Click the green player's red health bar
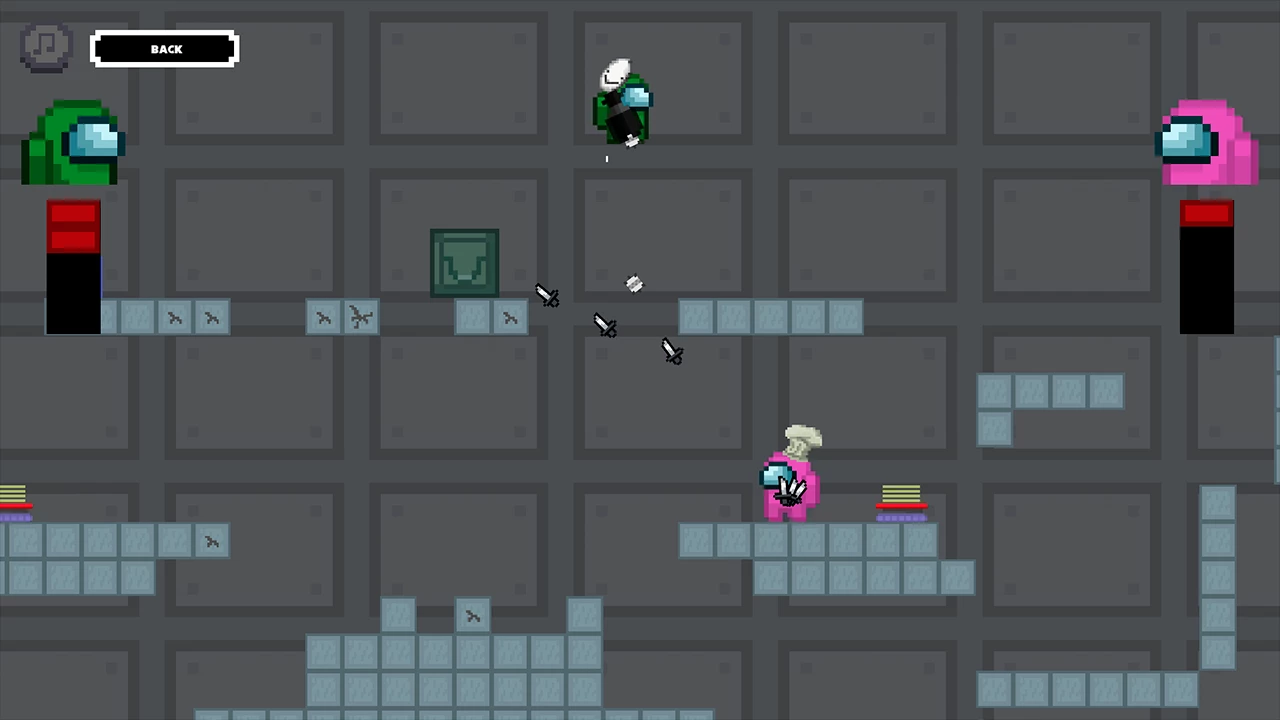The width and height of the screenshot is (1280, 720). [x=73, y=265]
